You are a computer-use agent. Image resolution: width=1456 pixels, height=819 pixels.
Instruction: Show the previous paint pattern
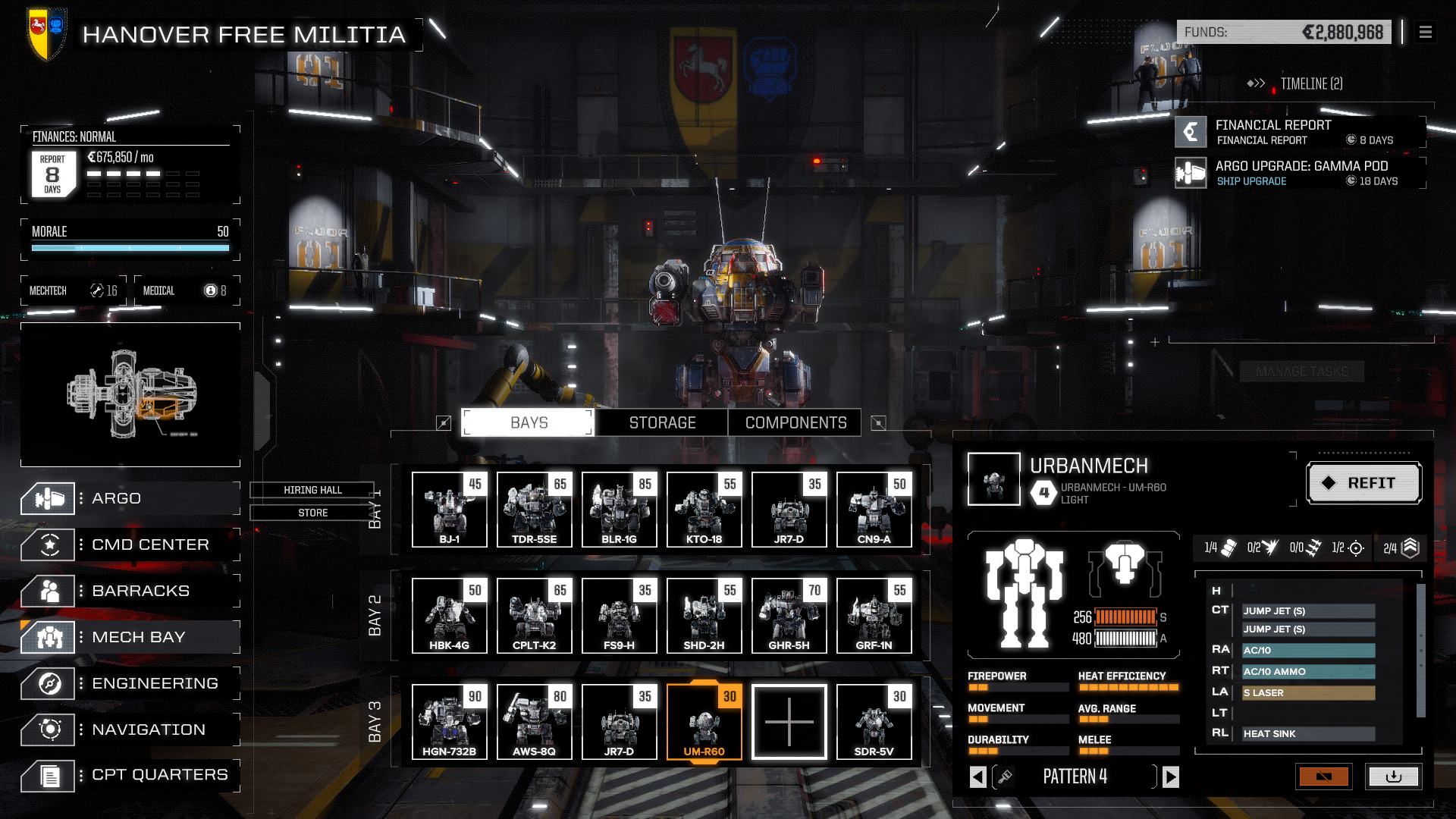978,777
